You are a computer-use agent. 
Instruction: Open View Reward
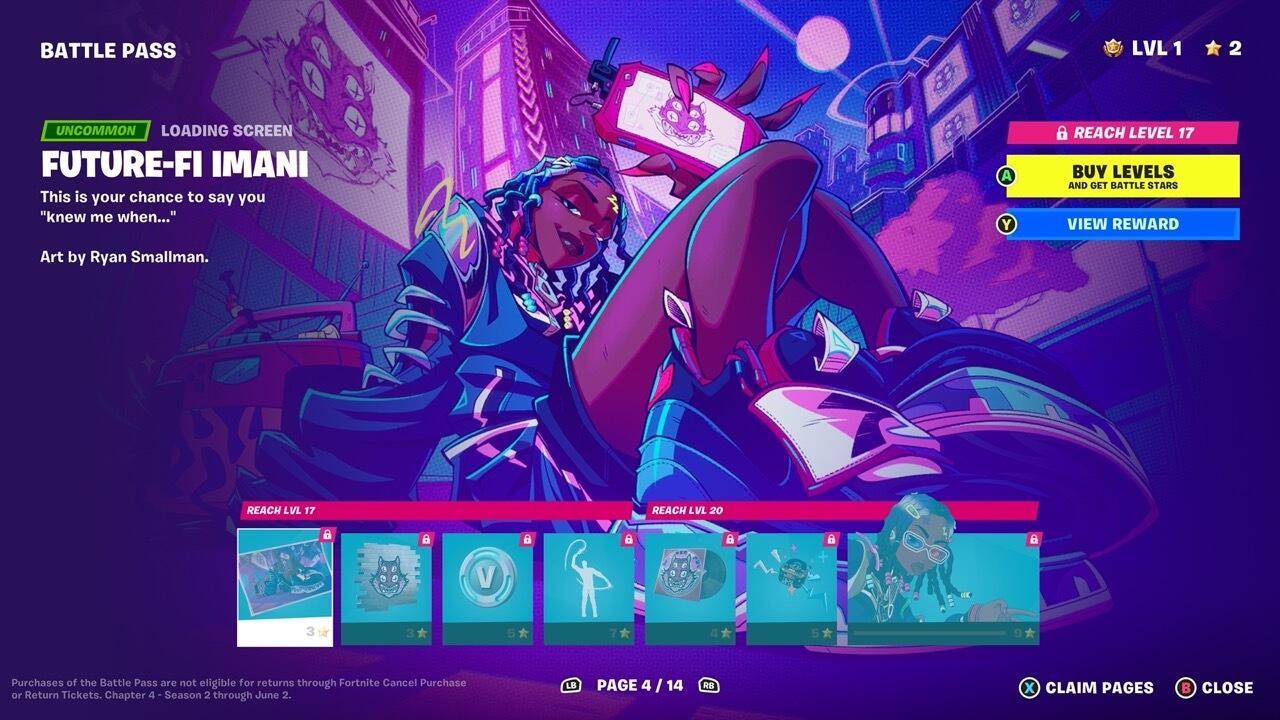pyautogui.click(x=1125, y=224)
